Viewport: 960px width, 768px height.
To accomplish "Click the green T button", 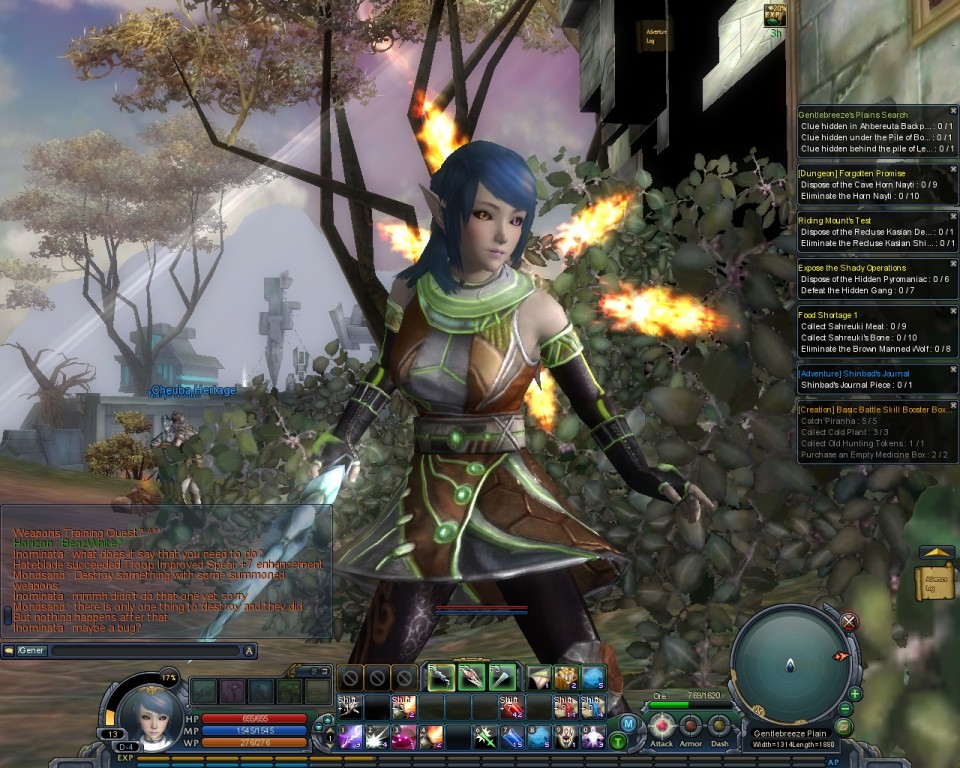I will (618, 741).
